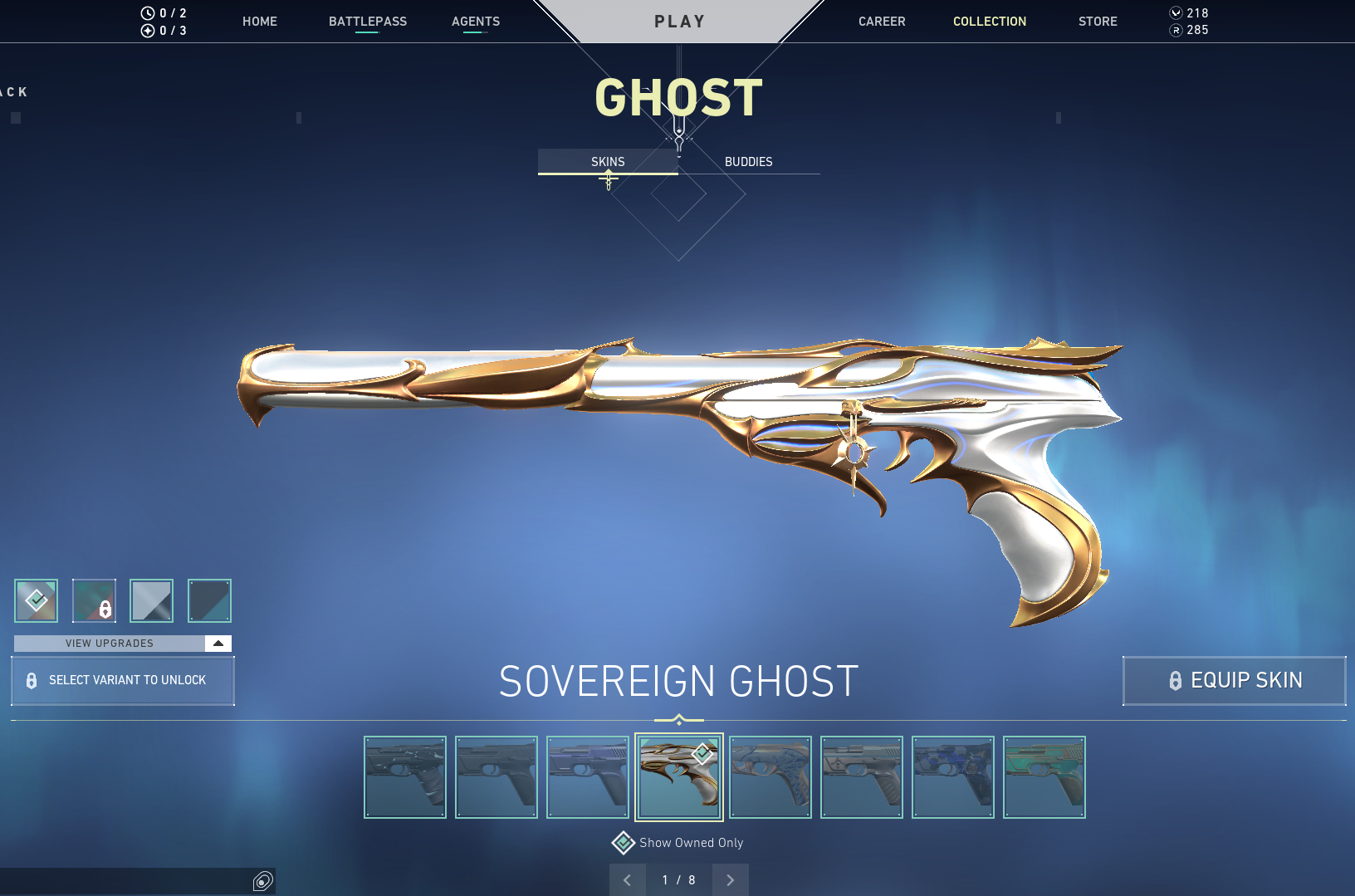The width and height of the screenshot is (1355, 896).
Task: Toggle Show Owned Only
Action: coord(624,843)
